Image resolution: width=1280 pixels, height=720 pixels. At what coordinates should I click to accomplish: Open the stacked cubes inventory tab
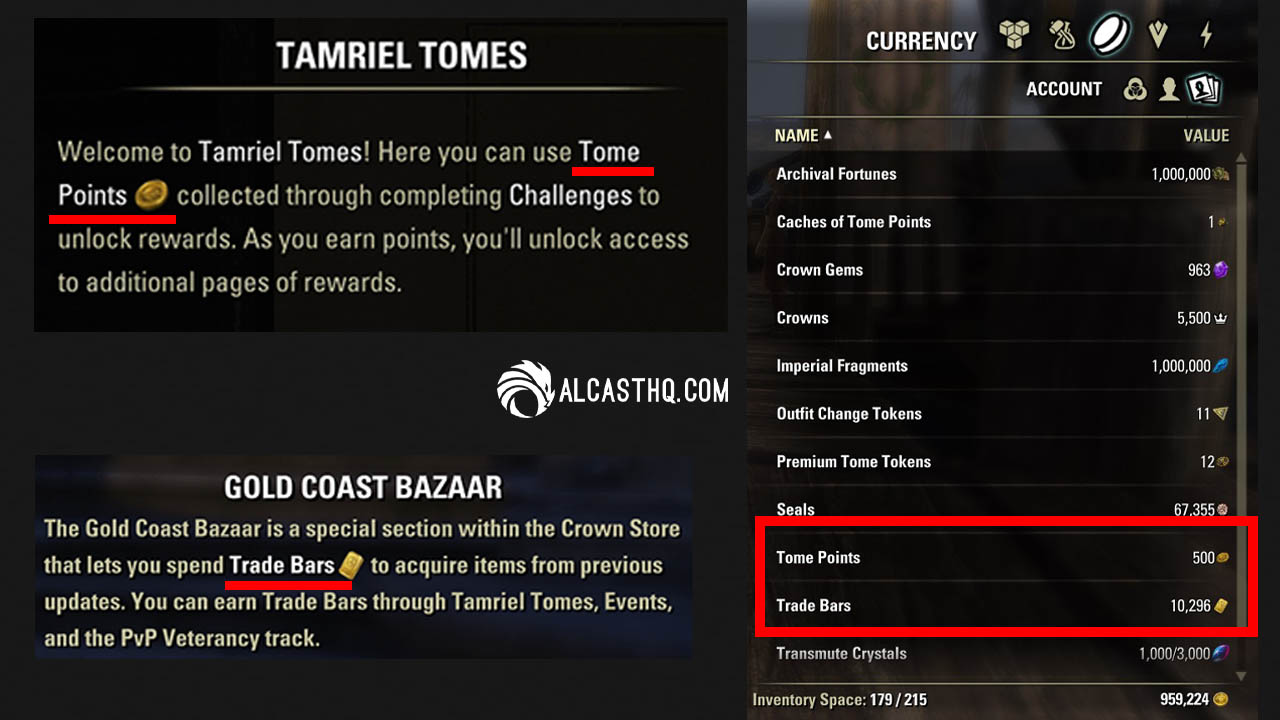(x=1014, y=37)
